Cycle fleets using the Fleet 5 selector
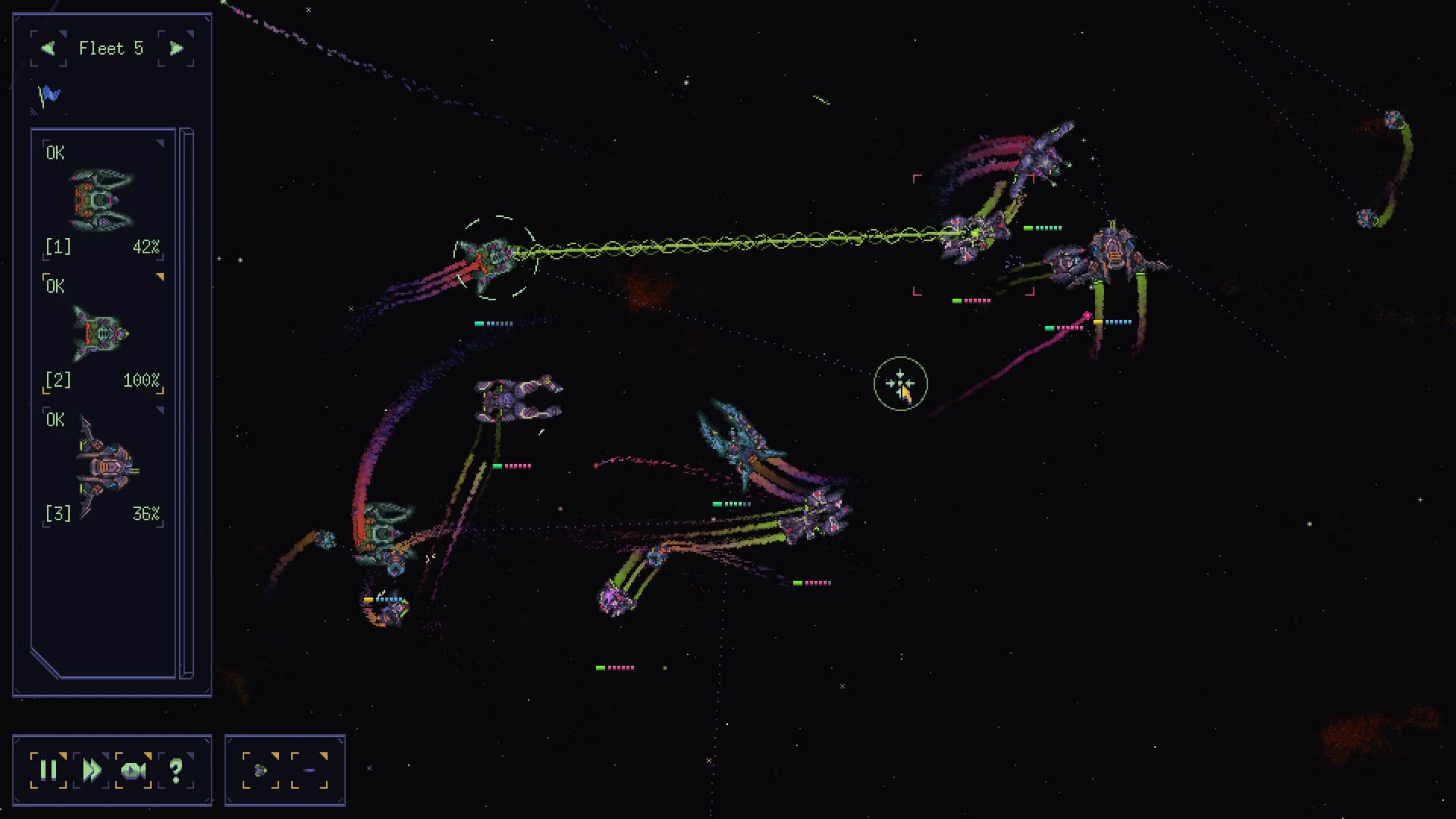Image resolution: width=1456 pixels, height=819 pixels. click(x=111, y=48)
